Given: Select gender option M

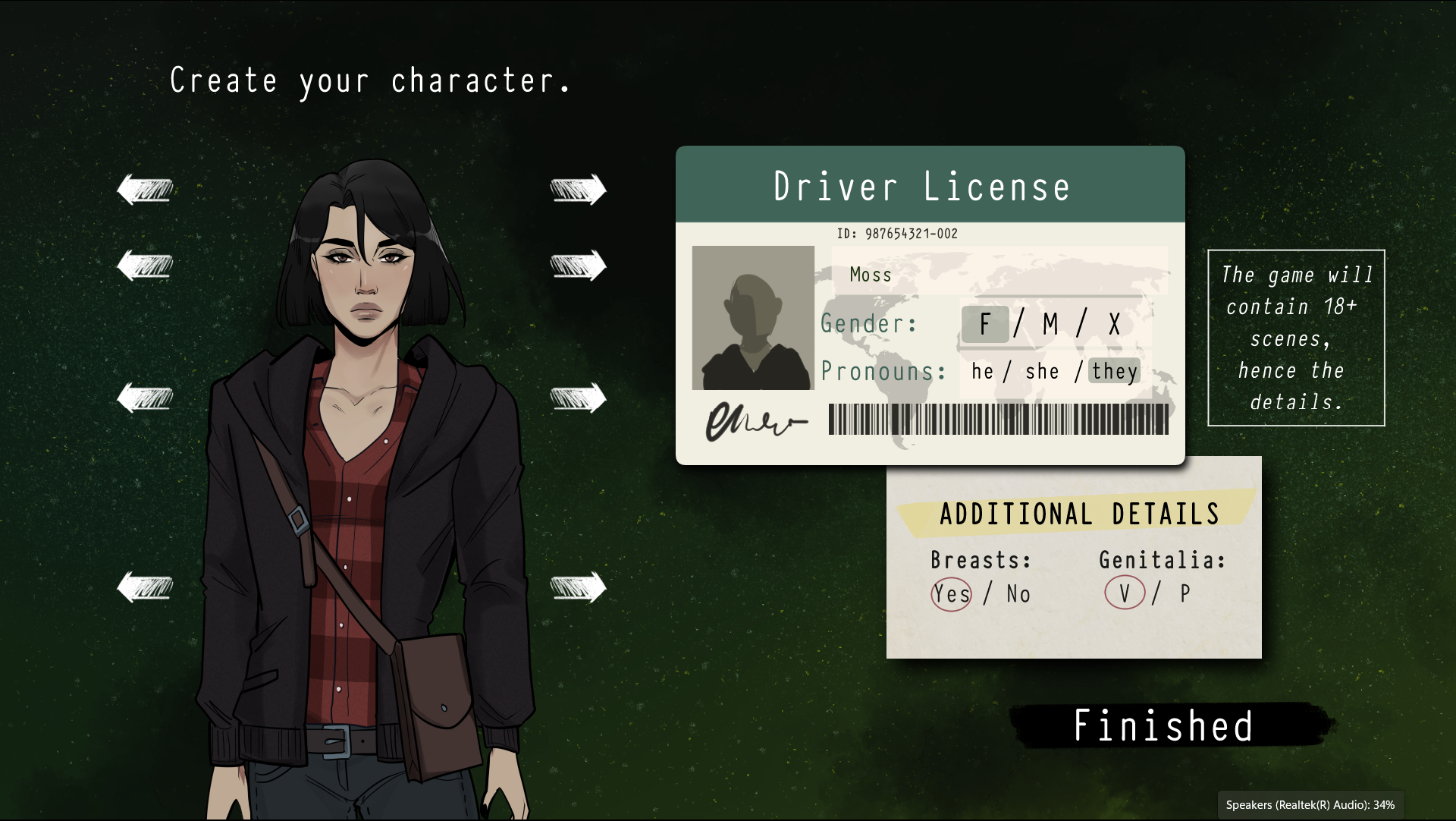Looking at the screenshot, I should (1050, 323).
